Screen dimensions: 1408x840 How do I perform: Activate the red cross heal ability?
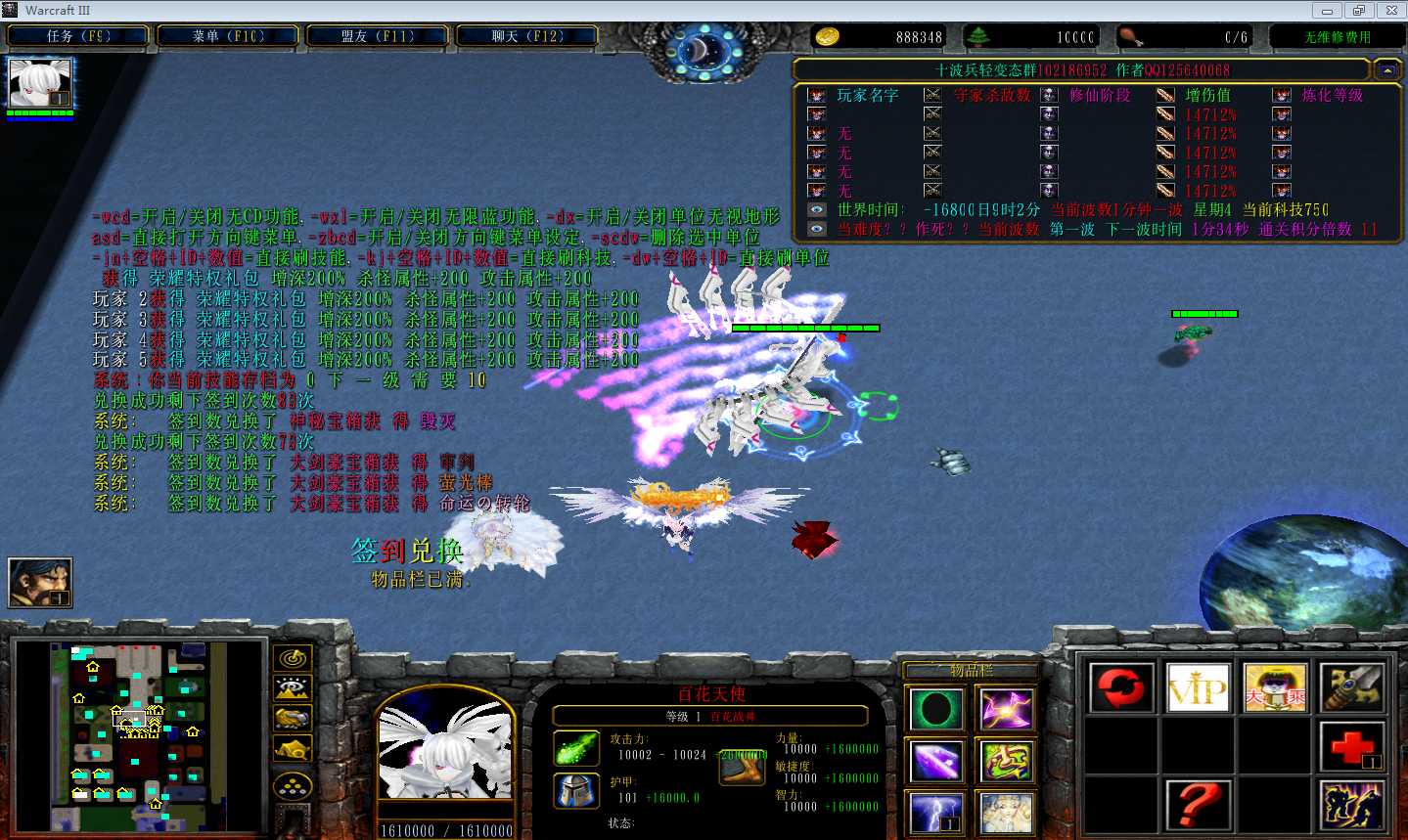click(x=1352, y=747)
